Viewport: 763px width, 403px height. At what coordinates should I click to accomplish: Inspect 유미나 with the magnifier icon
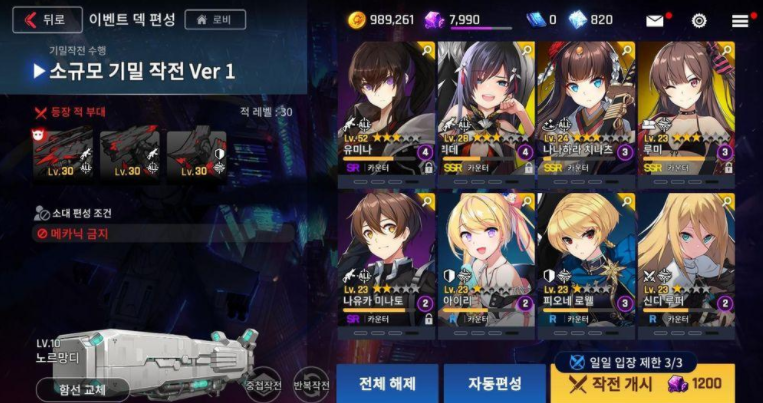pos(427,49)
